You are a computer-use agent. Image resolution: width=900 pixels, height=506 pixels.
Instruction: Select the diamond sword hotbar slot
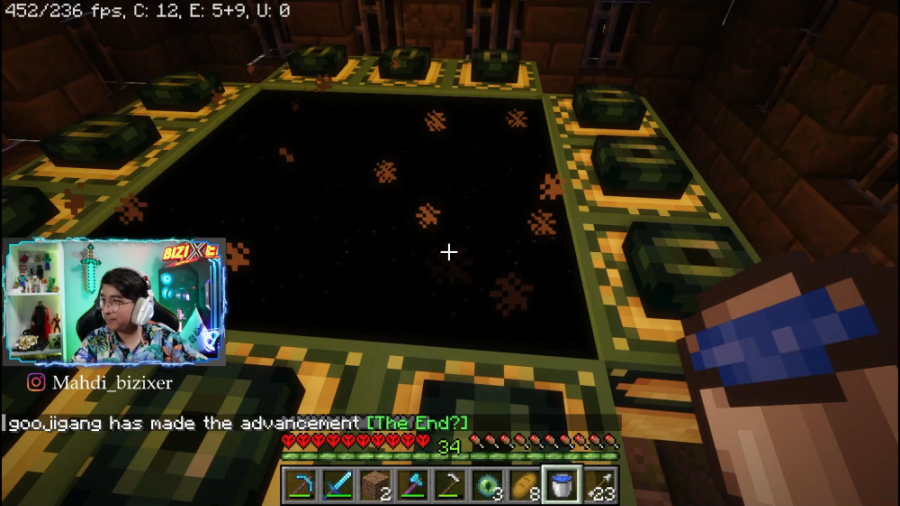click(338, 485)
